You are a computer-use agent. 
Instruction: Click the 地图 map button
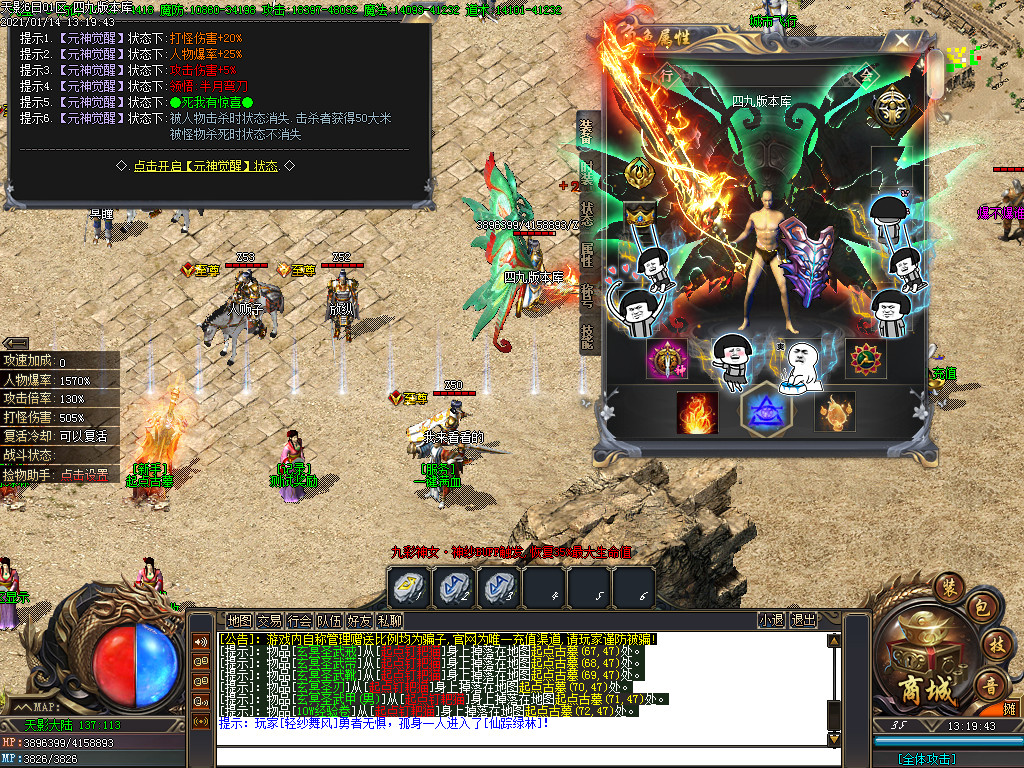tap(240, 620)
